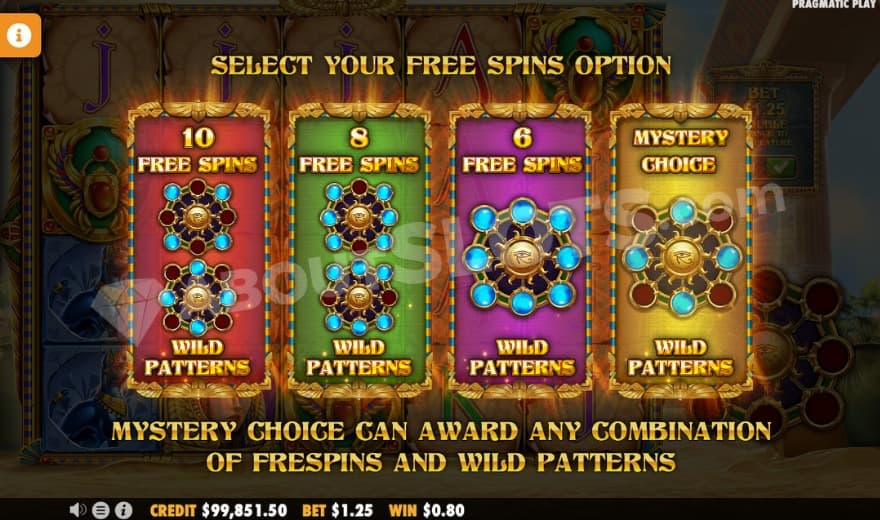Open the round hamburger menu icon
This screenshot has width=880, height=520.
(x=101, y=510)
